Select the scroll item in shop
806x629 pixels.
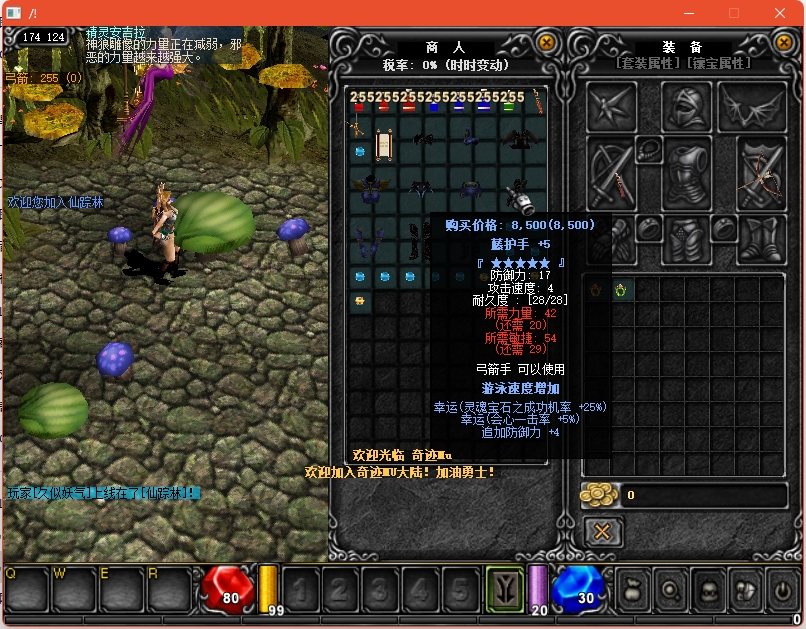click(x=383, y=146)
